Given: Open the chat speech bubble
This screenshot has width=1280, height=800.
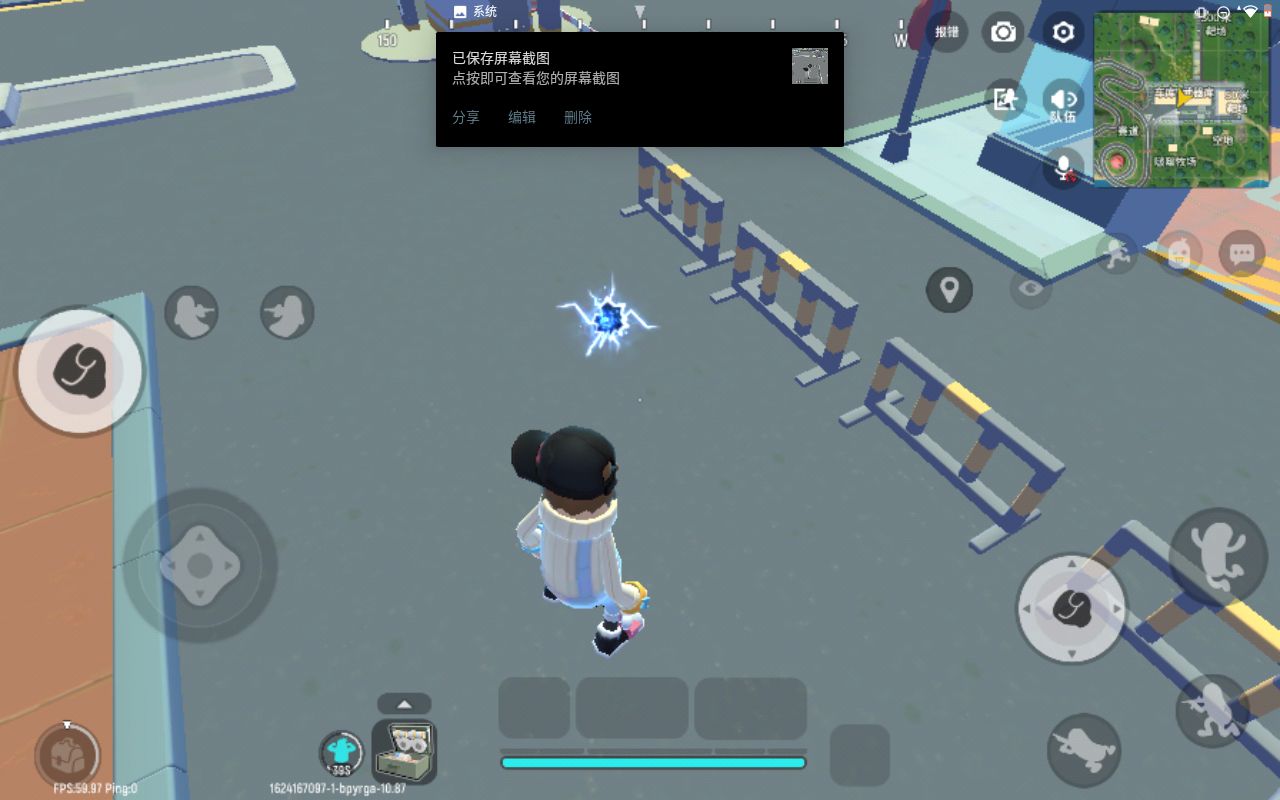Looking at the screenshot, I should tap(1242, 254).
